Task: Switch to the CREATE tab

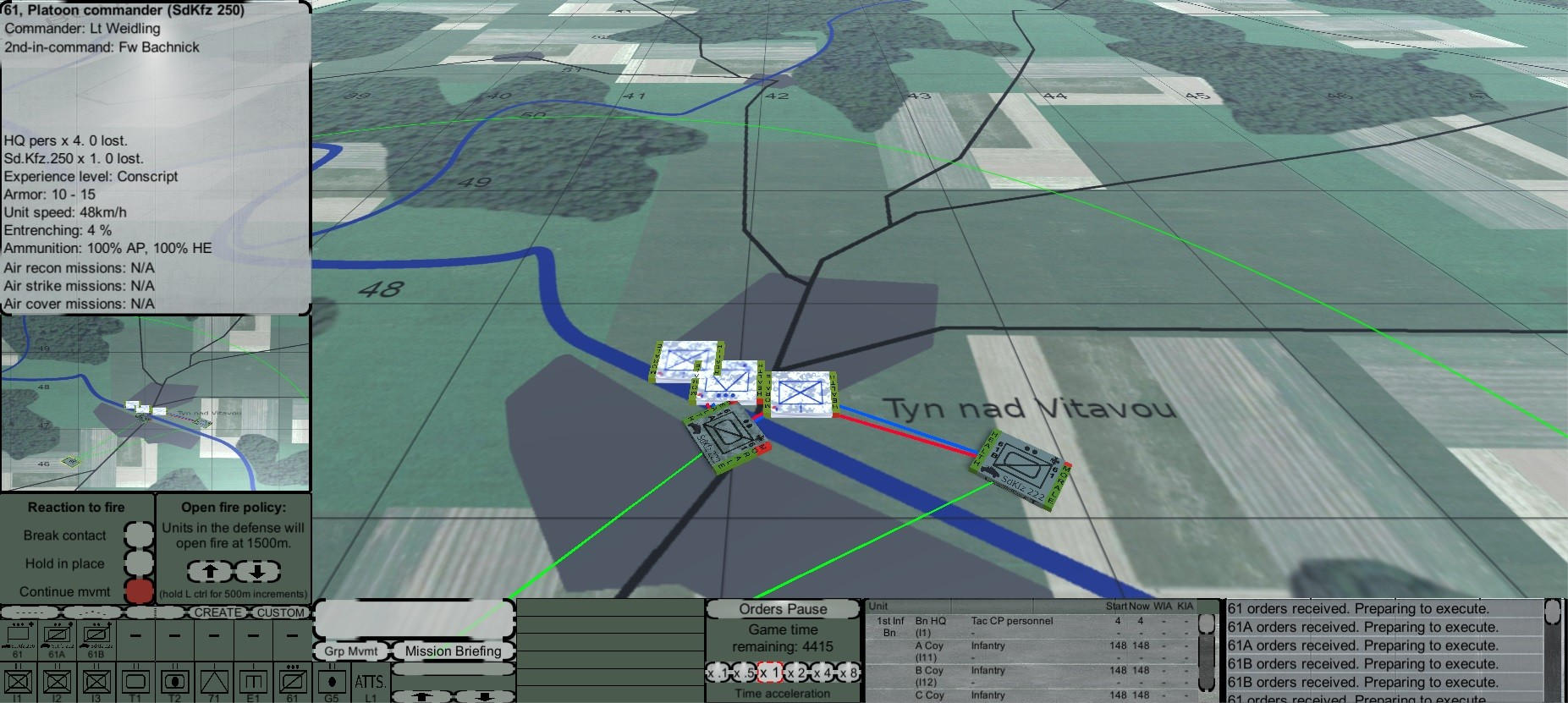Action: coord(217,612)
